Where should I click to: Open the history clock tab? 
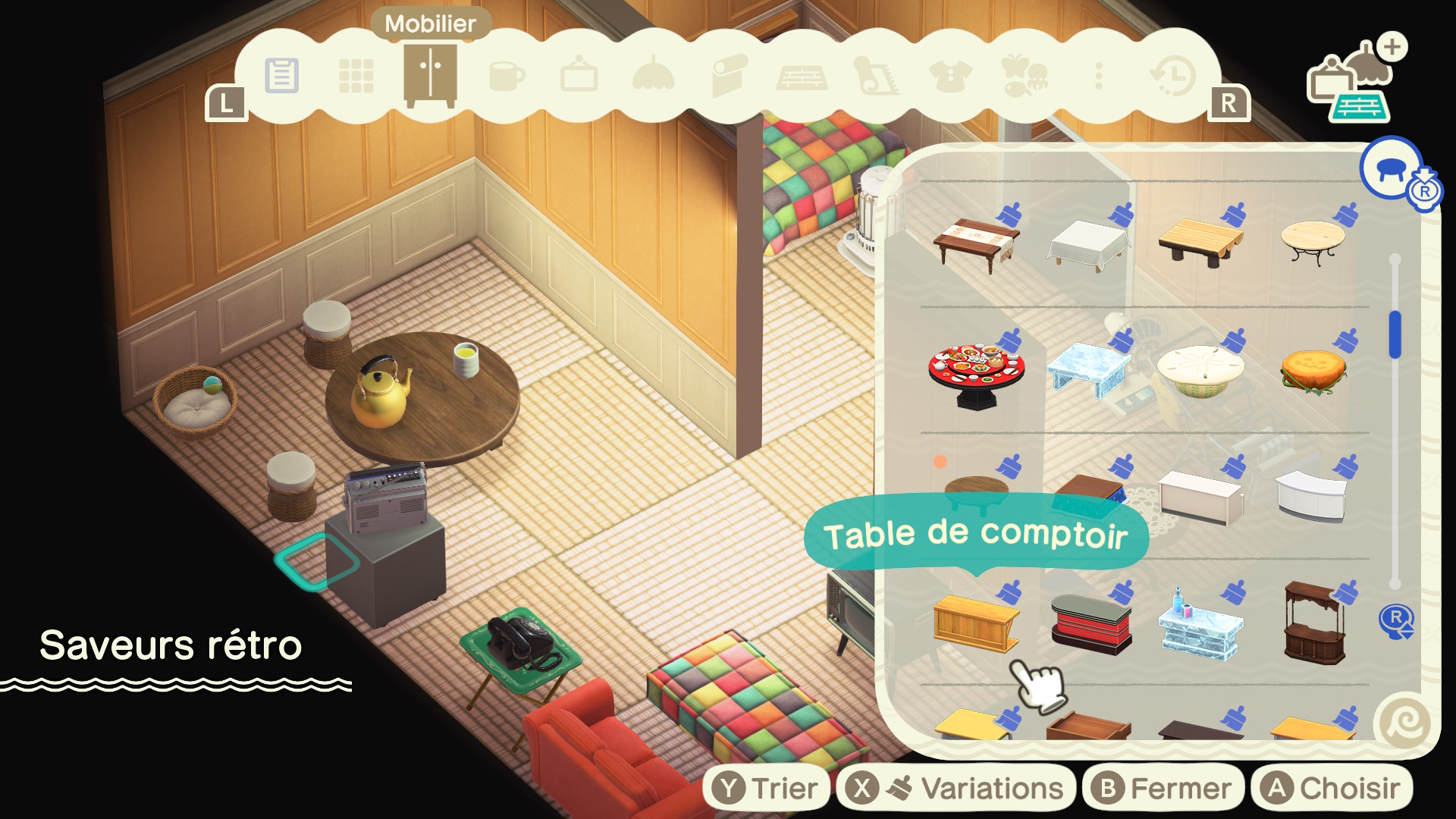tap(1172, 76)
